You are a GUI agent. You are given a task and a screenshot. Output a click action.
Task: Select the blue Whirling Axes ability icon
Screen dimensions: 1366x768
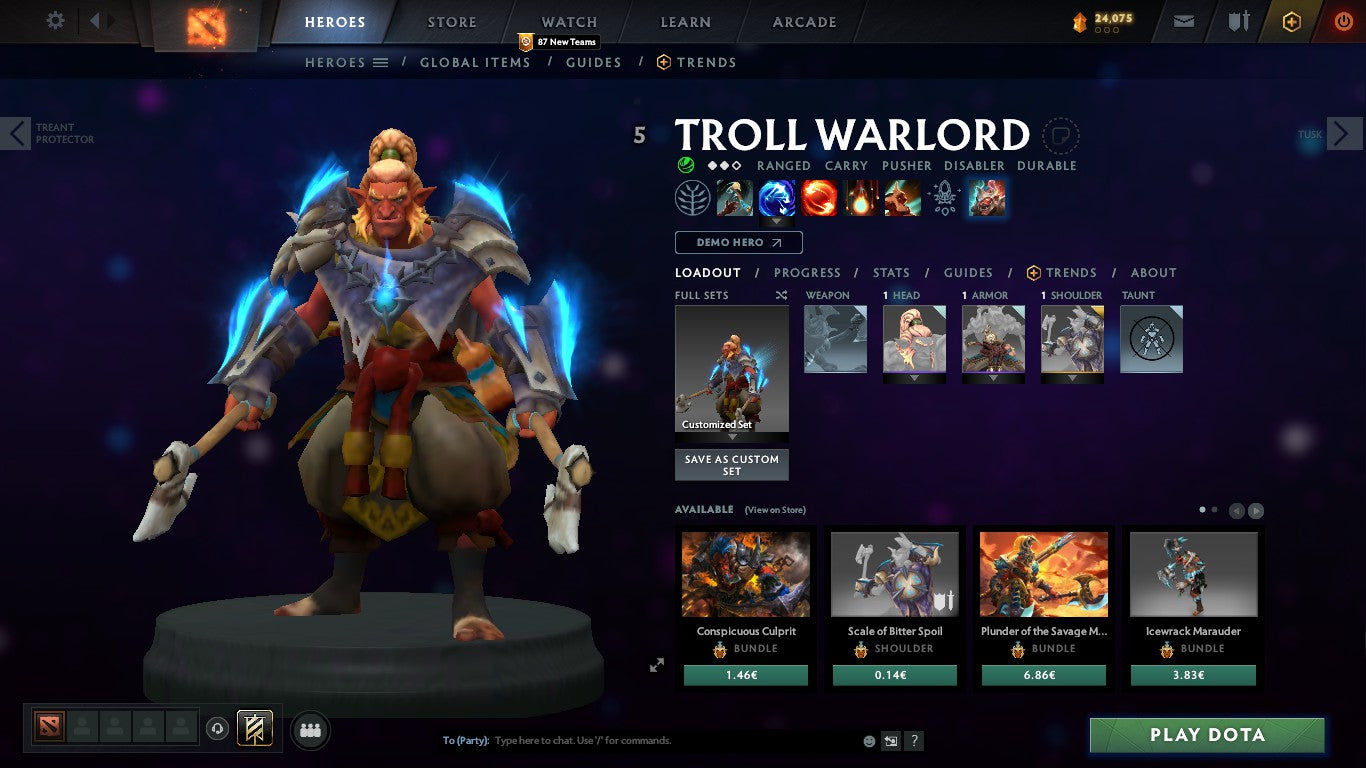click(x=777, y=197)
